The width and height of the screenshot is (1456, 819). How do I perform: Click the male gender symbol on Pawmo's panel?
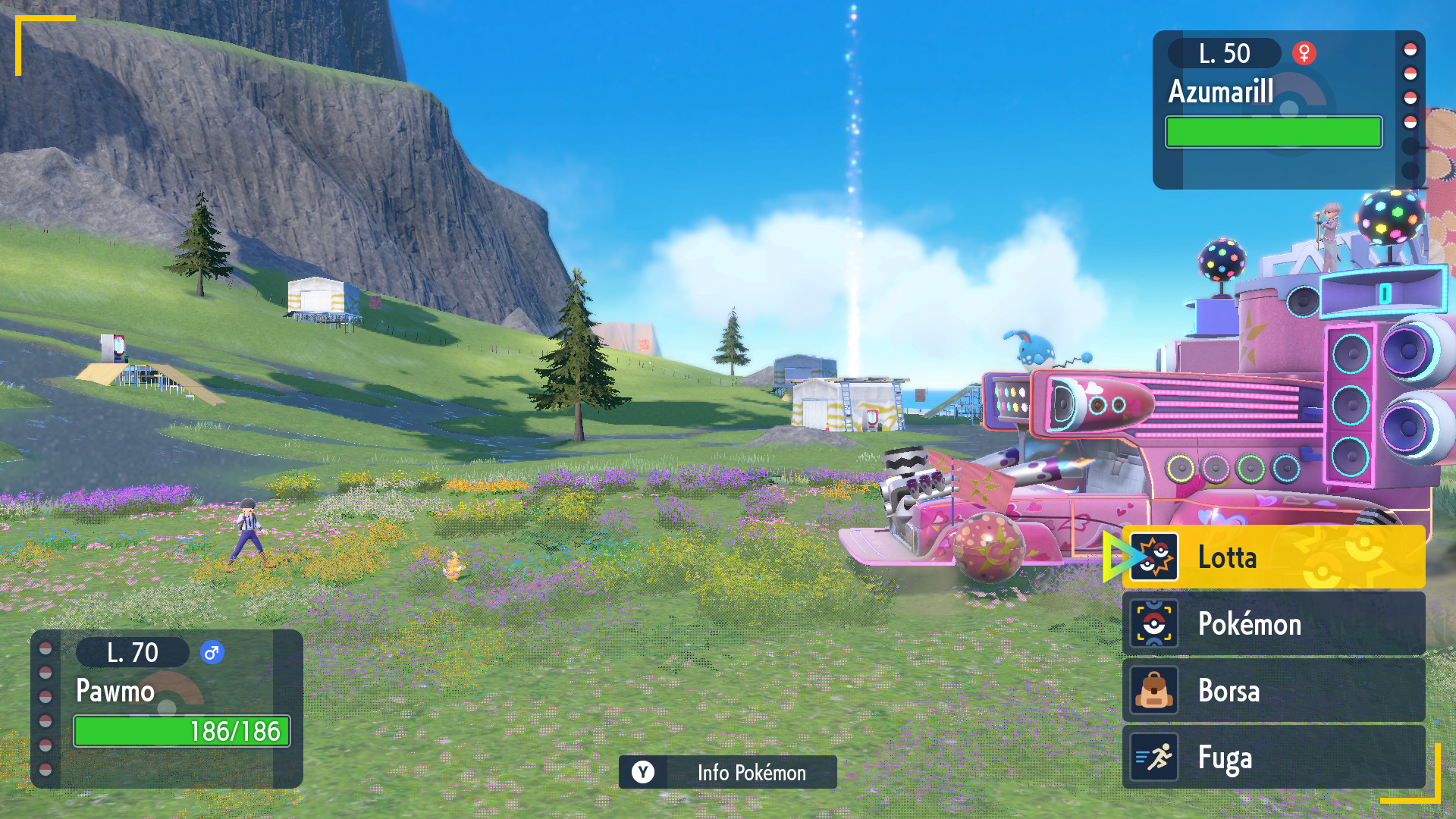(211, 652)
